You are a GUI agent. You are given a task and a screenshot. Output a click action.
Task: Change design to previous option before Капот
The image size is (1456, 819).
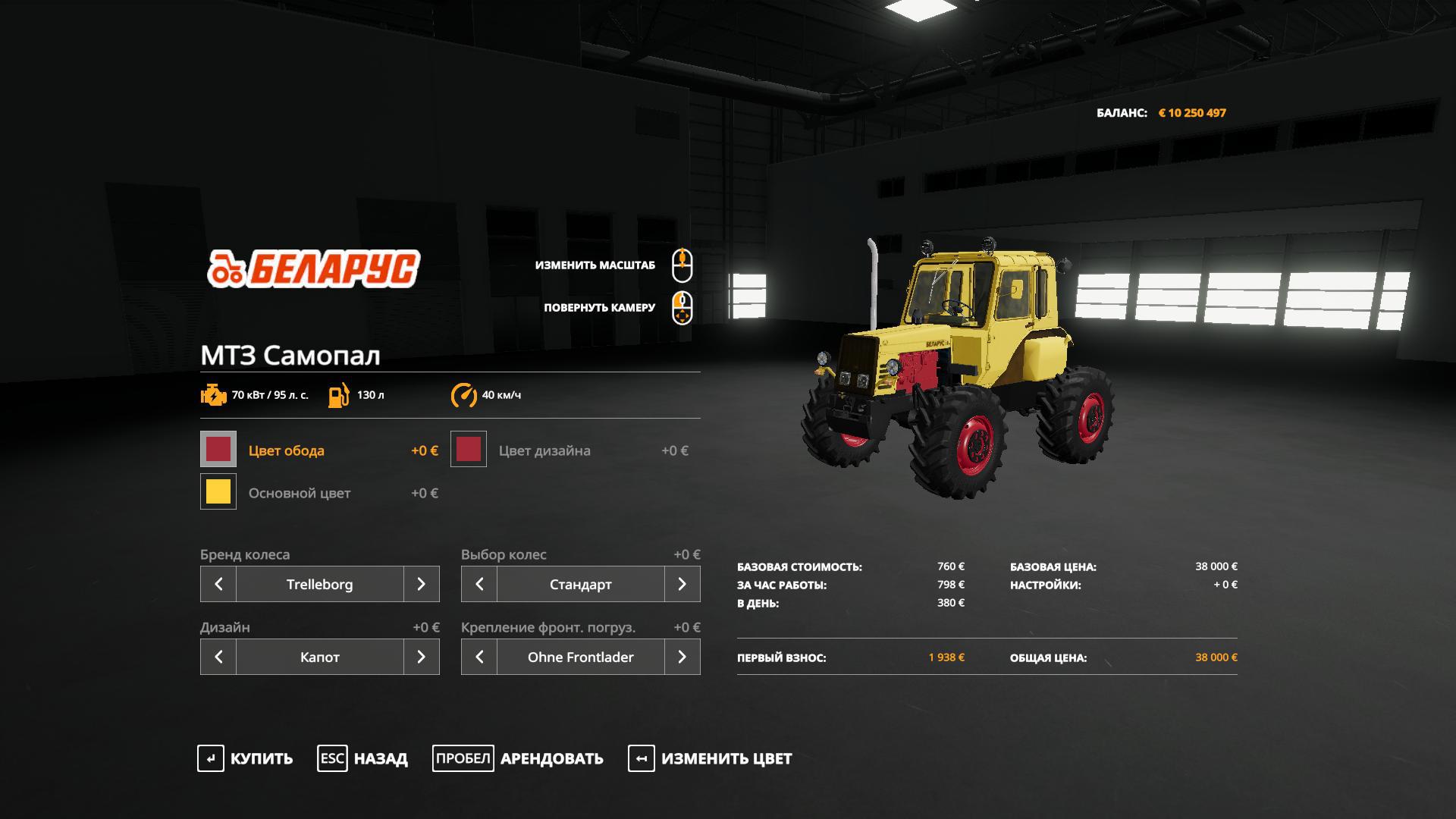(218, 657)
